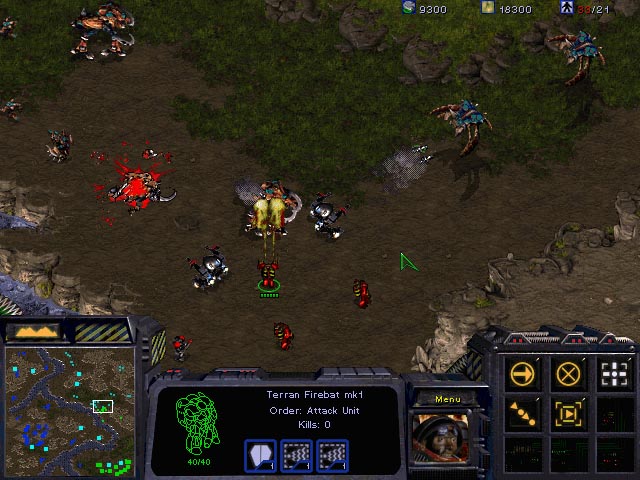Toggle minimap terrain display button

coord(35,330)
